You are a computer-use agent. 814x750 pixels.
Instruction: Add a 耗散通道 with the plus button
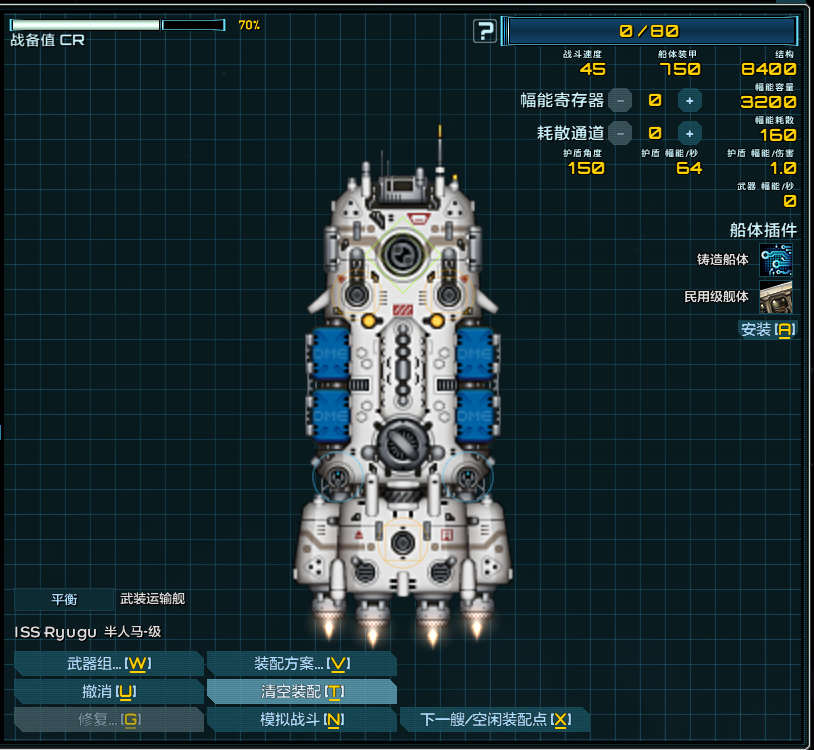click(689, 133)
